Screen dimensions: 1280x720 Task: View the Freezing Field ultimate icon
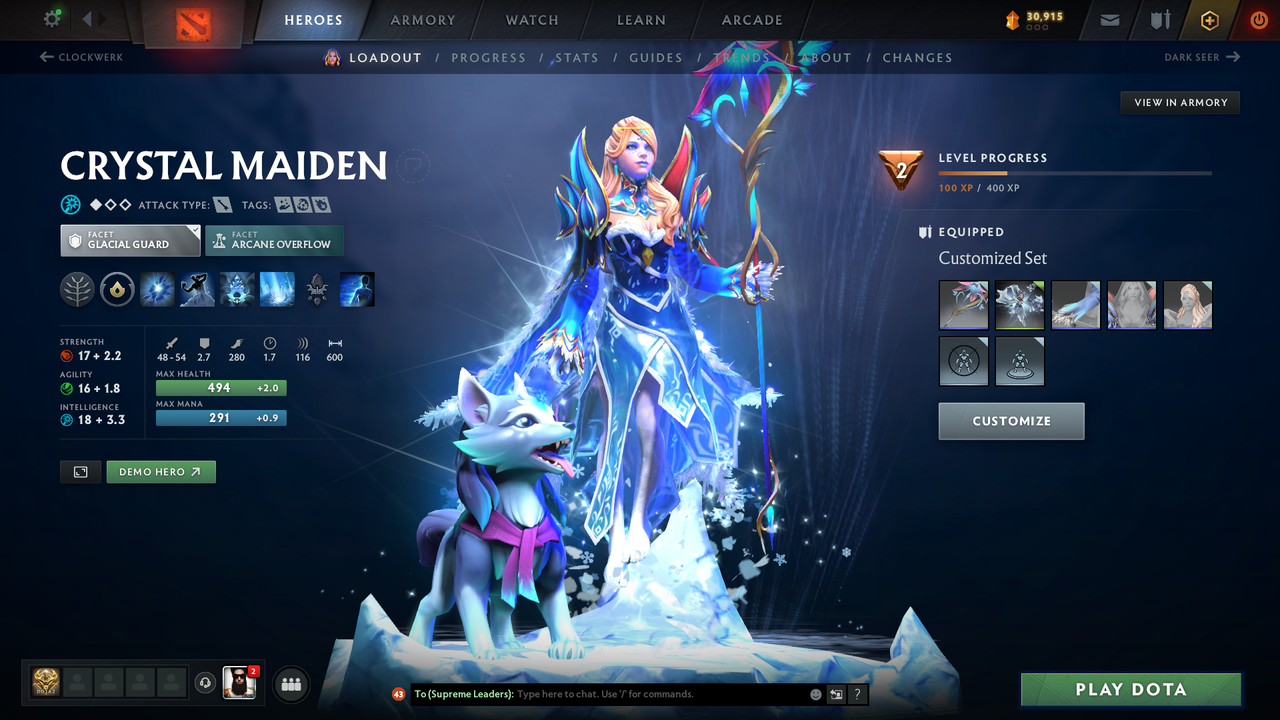coord(277,289)
